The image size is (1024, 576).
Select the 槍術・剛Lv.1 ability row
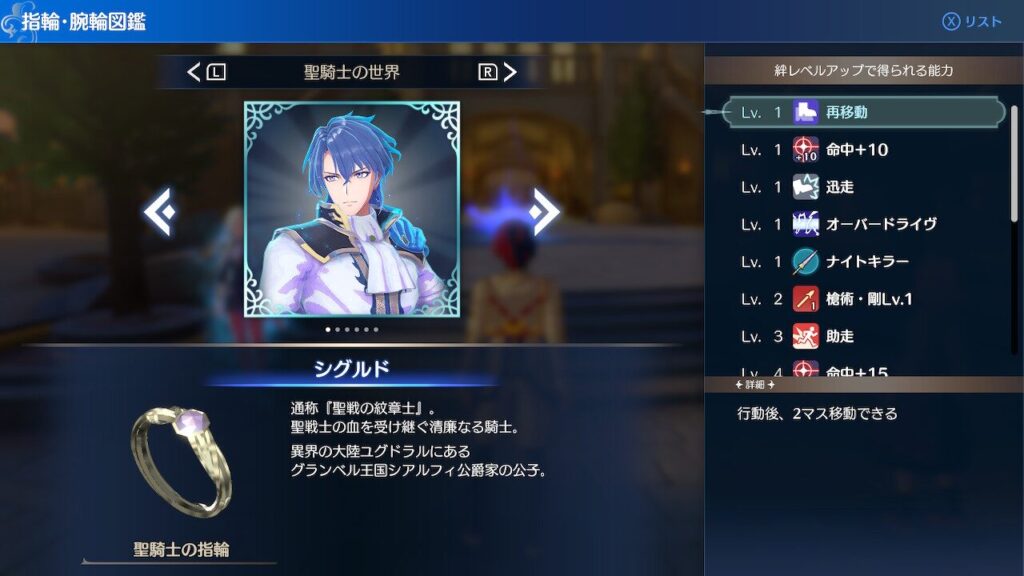point(860,299)
